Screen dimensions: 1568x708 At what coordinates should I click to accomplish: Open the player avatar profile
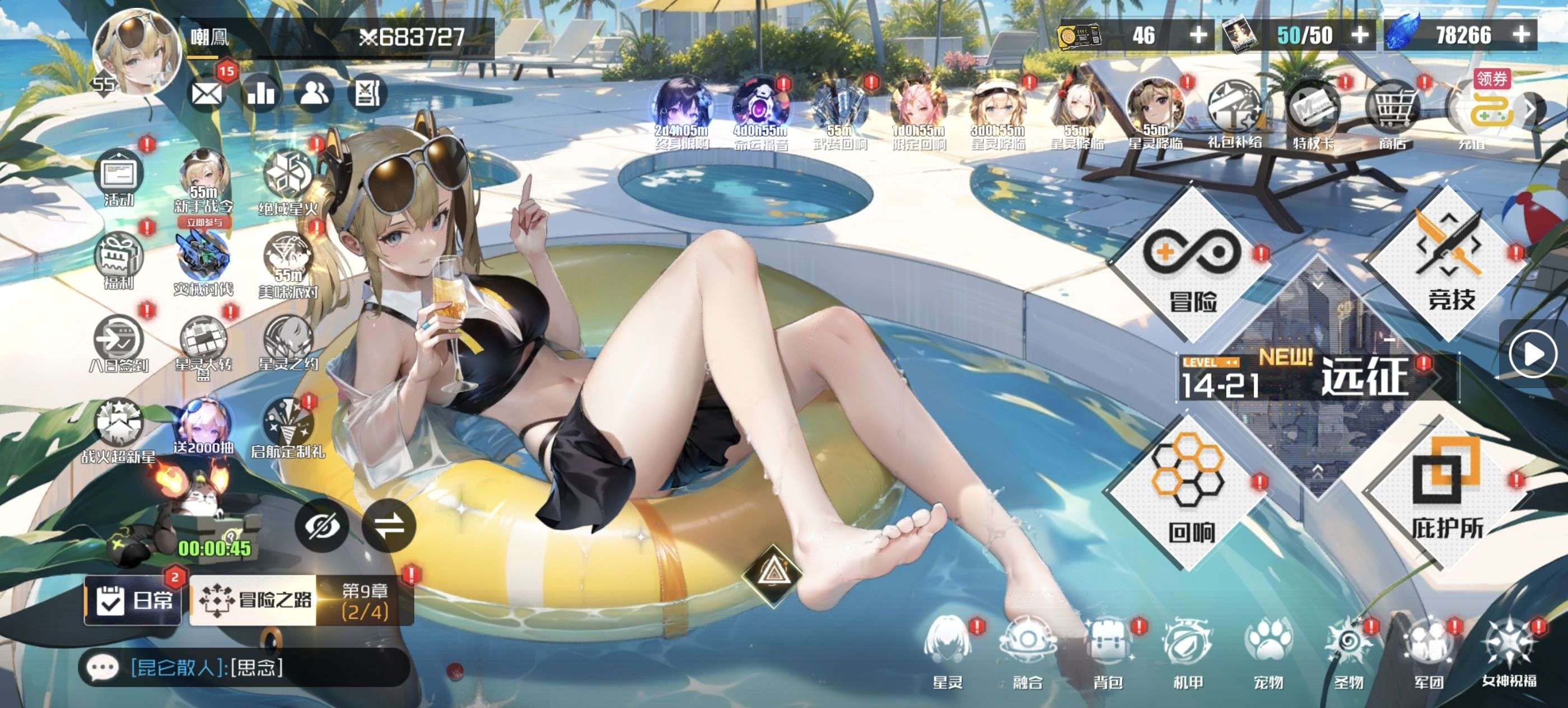click(x=138, y=52)
